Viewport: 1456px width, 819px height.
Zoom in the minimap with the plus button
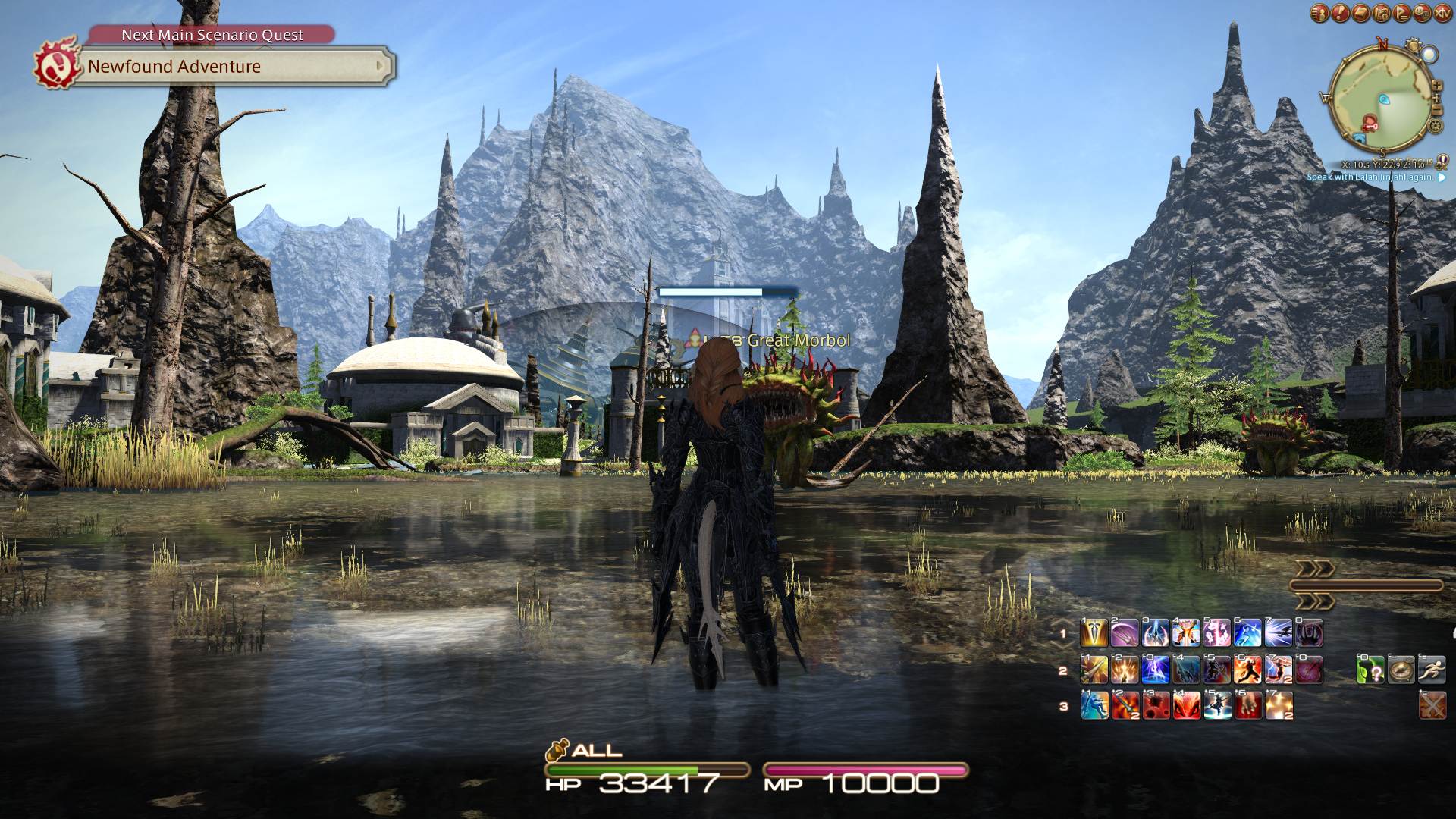(x=1436, y=85)
